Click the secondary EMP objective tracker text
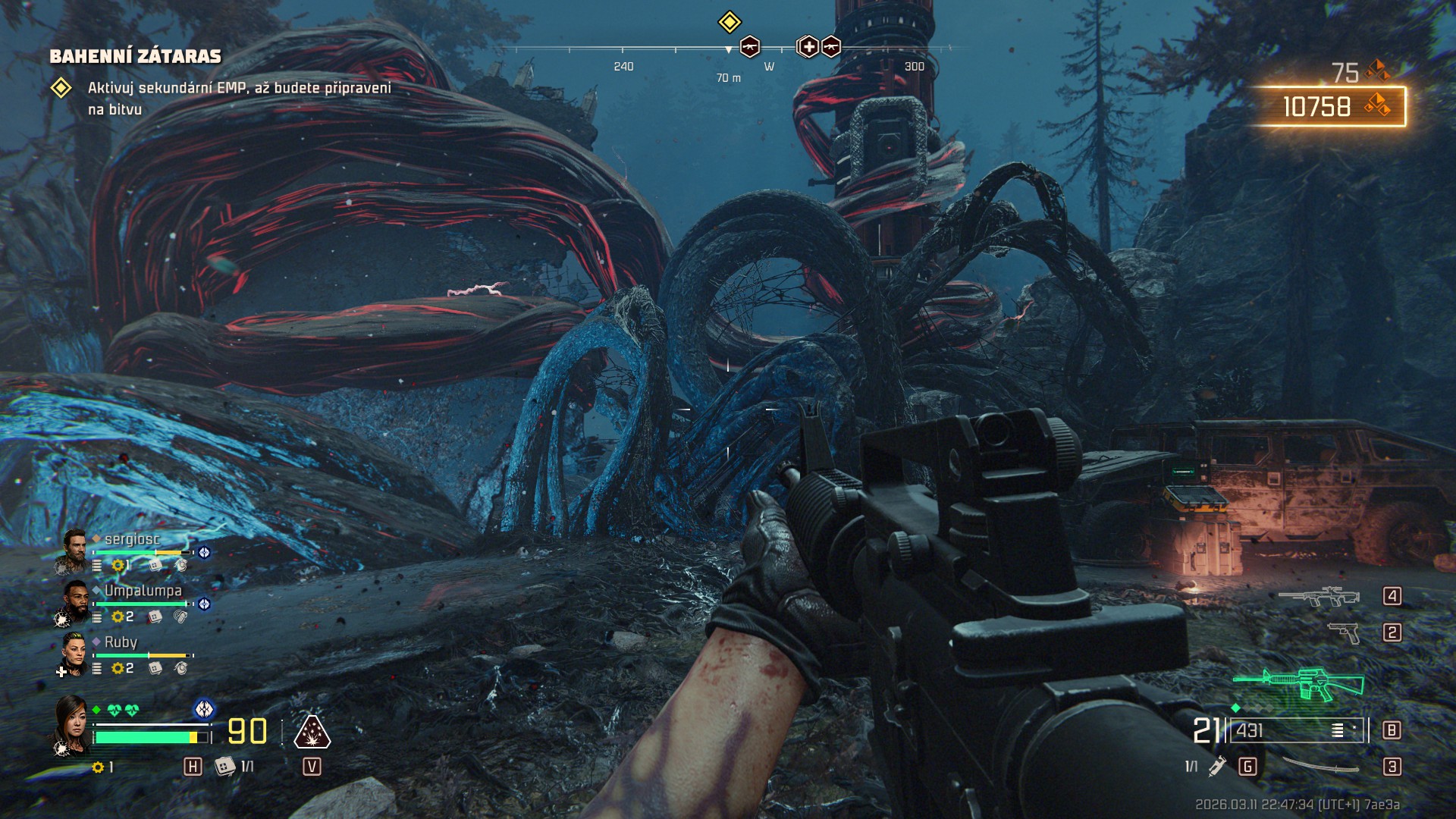The width and height of the screenshot is (1456, 819). (239, 98)
